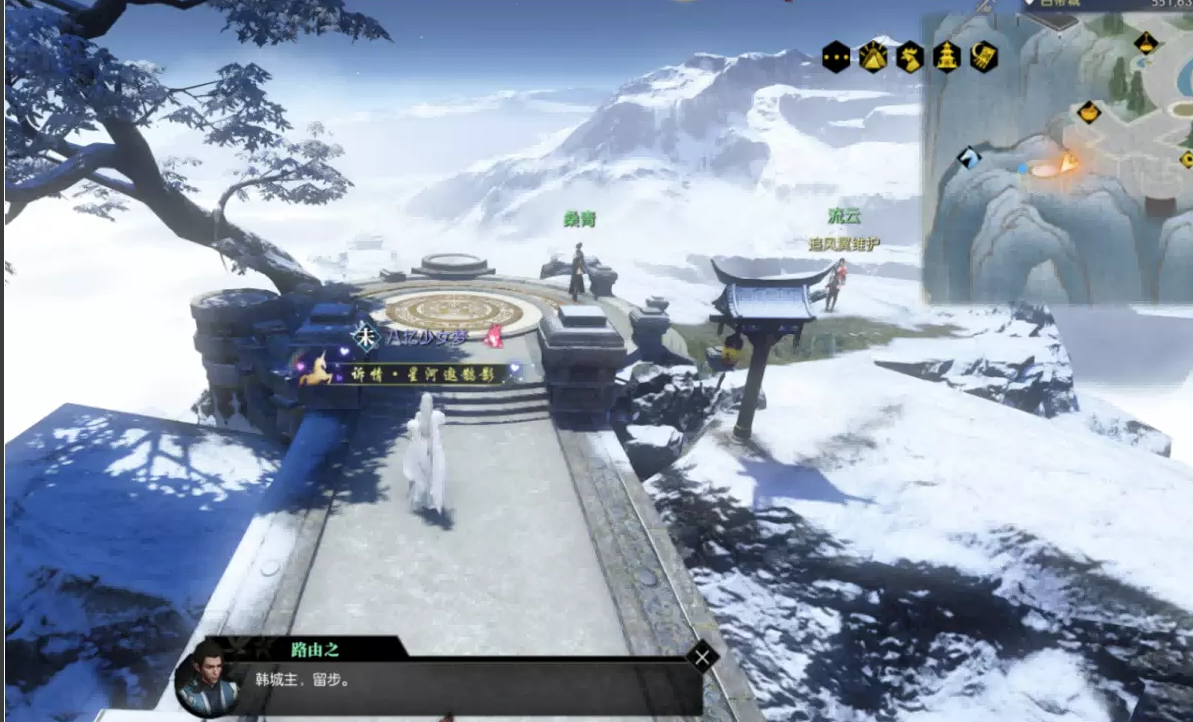Image resolution: width=1193 pixels, height=722 pixels.
Task: Select the cooking bowl marker on minimap
Action: 1089,112
